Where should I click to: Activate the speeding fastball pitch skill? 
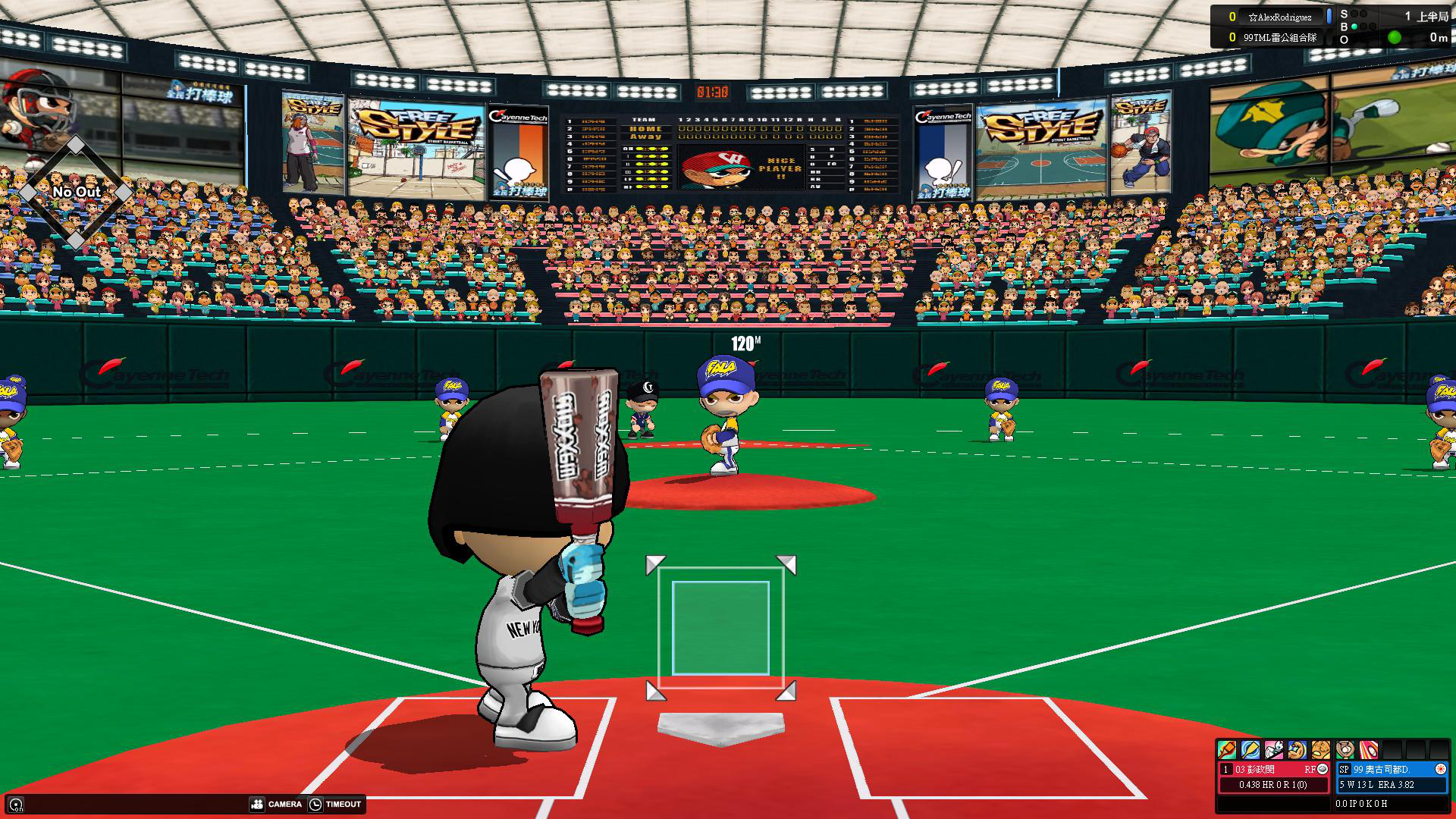1369,750
